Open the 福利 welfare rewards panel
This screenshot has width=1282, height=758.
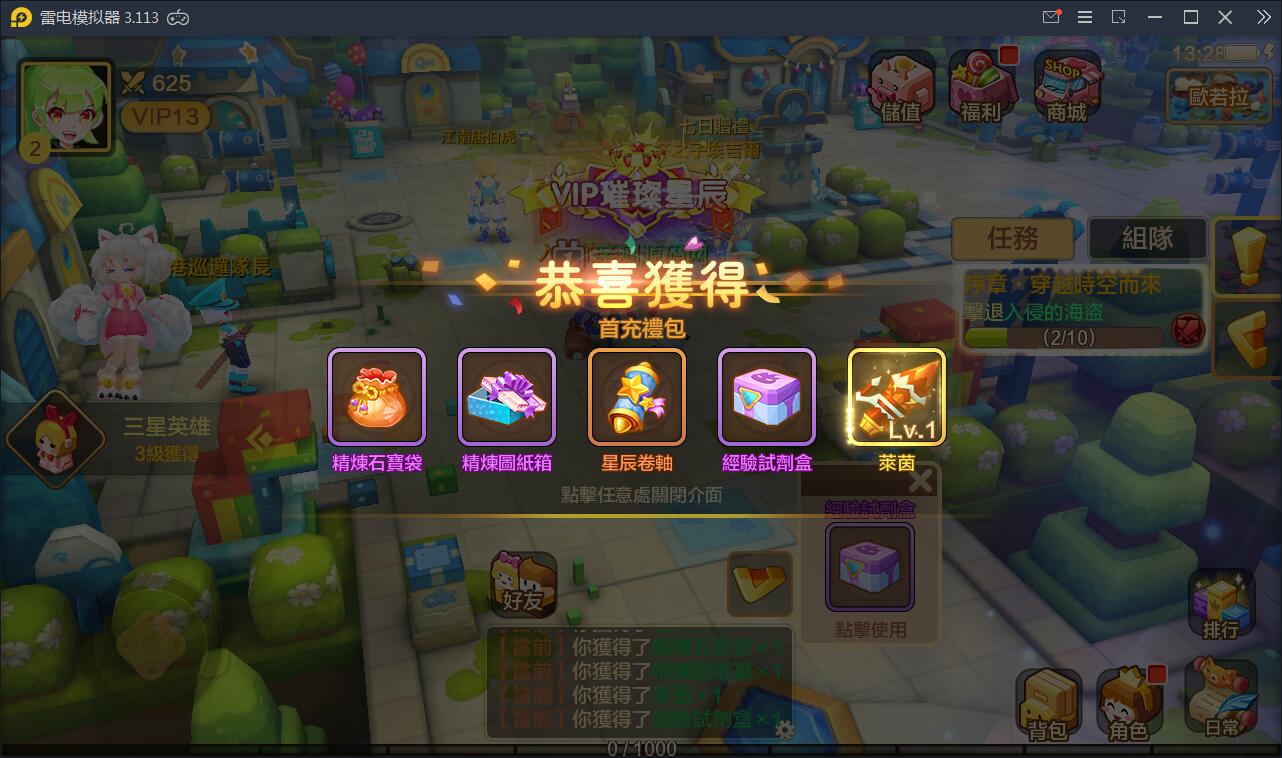click(981, 85)
